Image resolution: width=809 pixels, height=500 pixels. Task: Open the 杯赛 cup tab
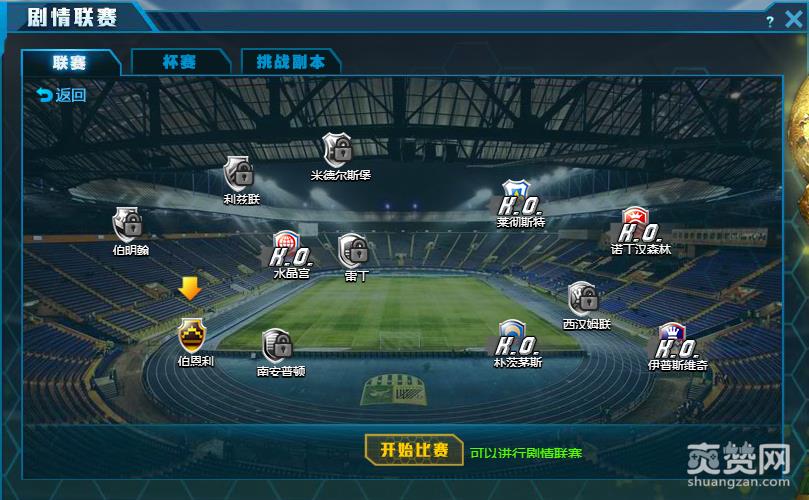[x=179, y=62]
